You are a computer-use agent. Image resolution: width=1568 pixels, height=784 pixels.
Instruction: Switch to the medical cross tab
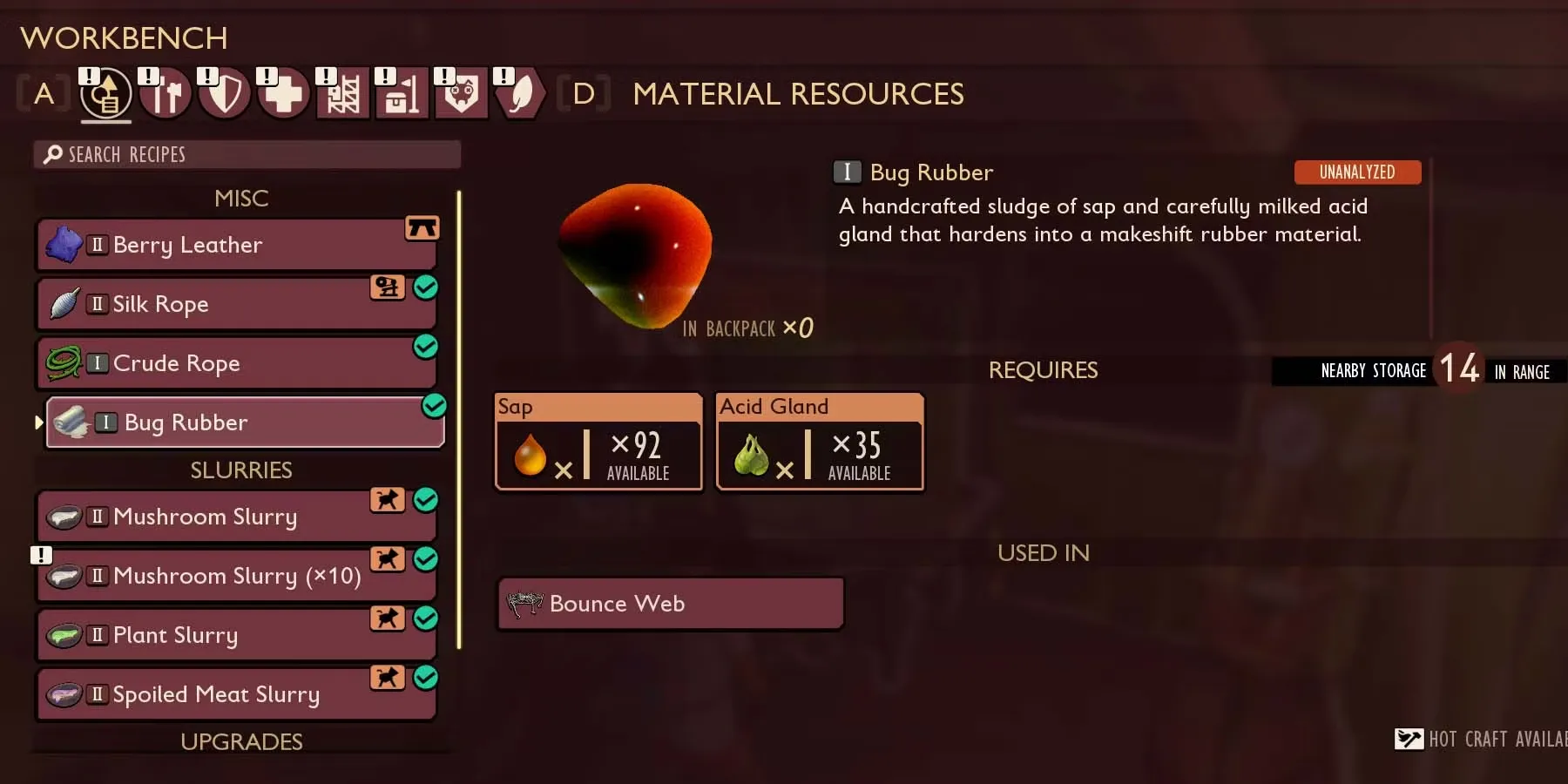(x=284, y=94)
